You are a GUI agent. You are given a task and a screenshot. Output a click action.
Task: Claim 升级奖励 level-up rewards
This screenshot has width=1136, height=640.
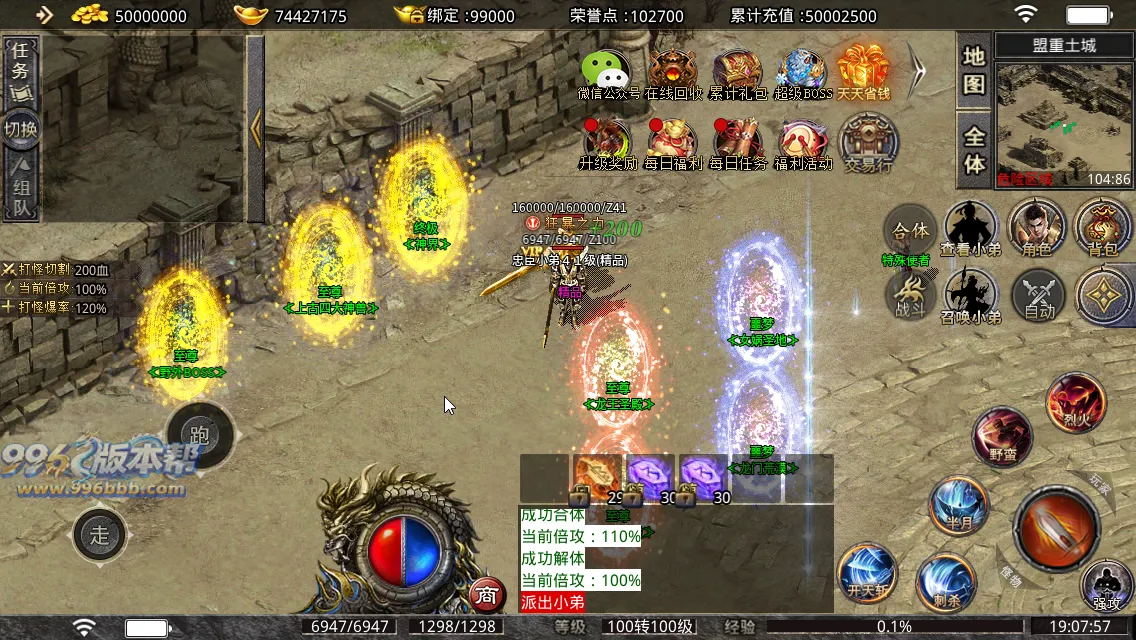608,143
